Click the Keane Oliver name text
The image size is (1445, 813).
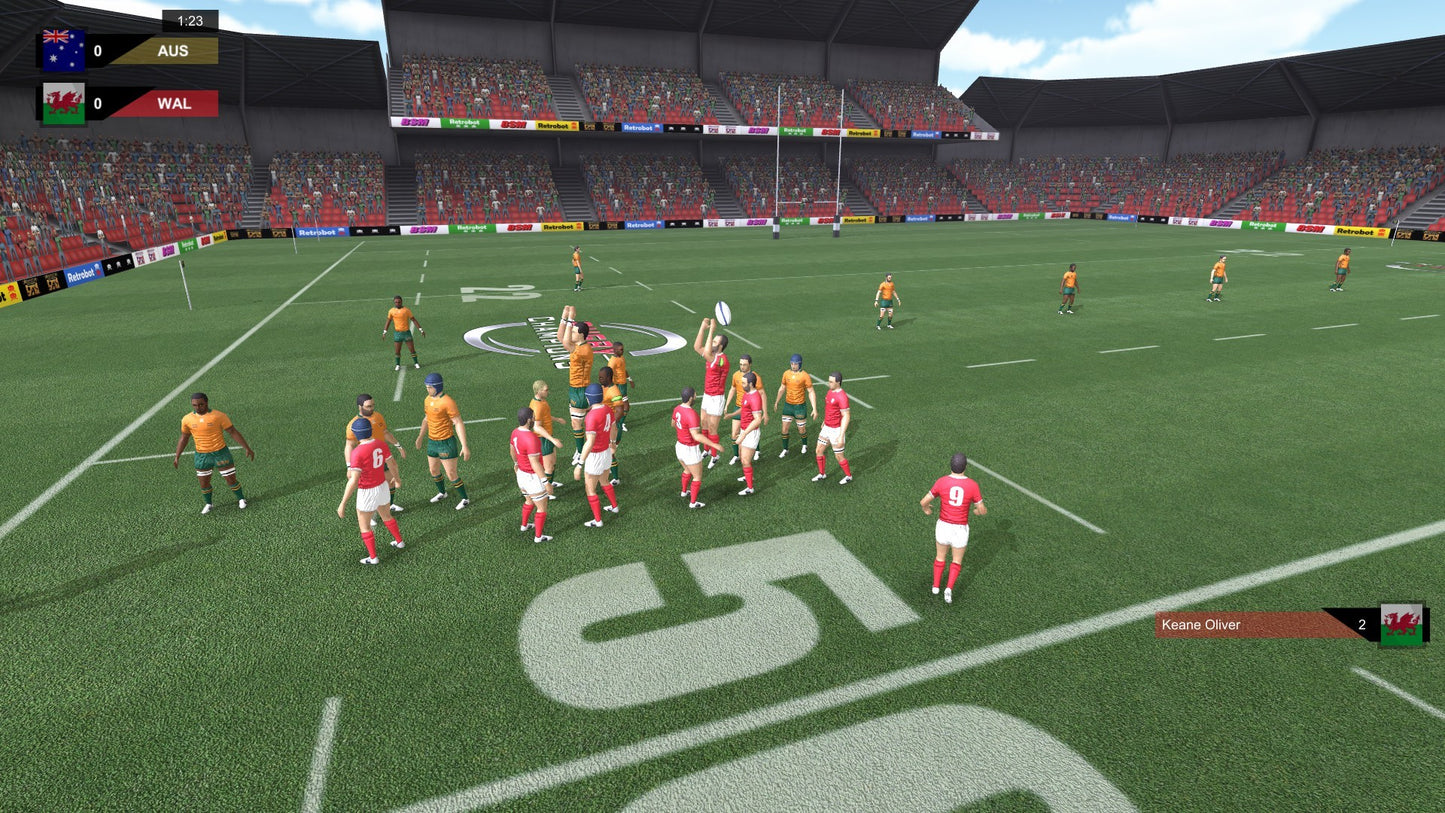tap(1200, 624)
